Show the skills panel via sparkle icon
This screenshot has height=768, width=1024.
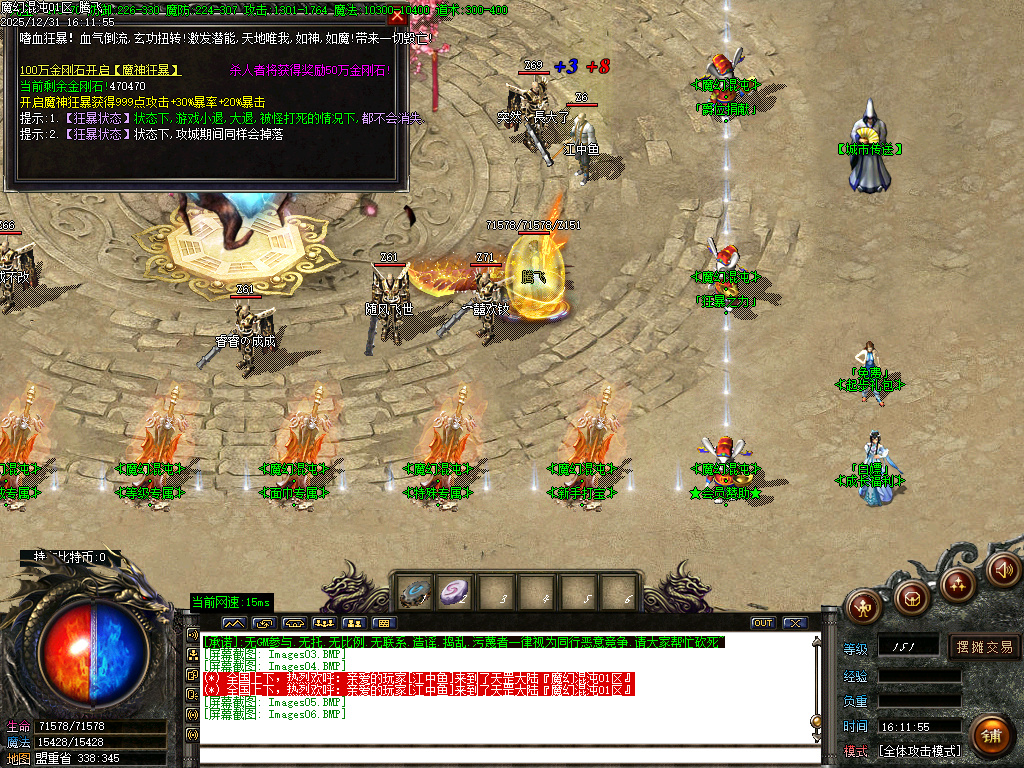(x=957, y=582)
